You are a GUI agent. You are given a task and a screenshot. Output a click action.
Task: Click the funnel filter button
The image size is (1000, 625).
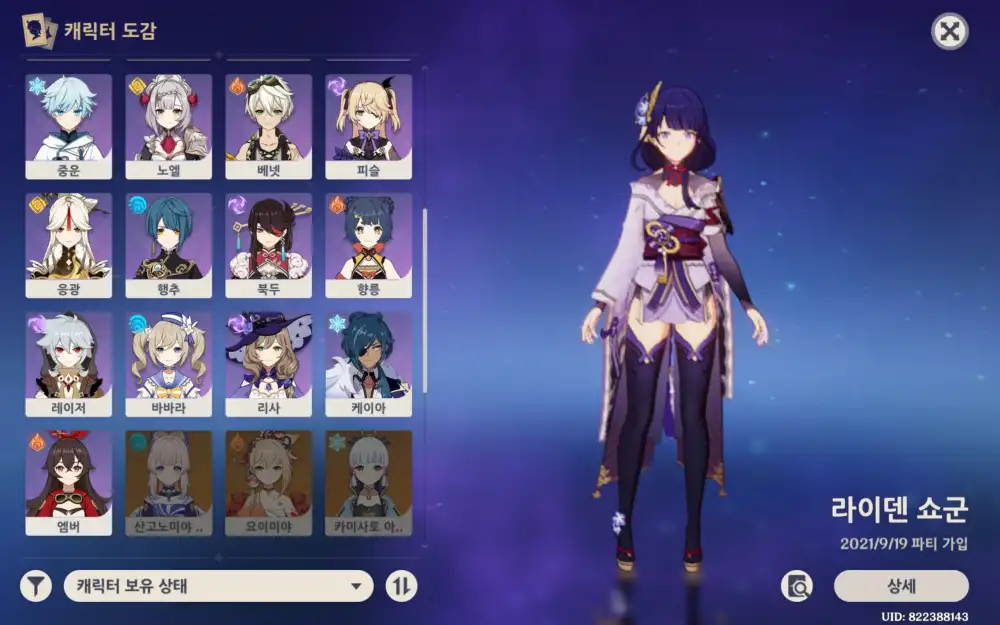click(x=36, y=586)
